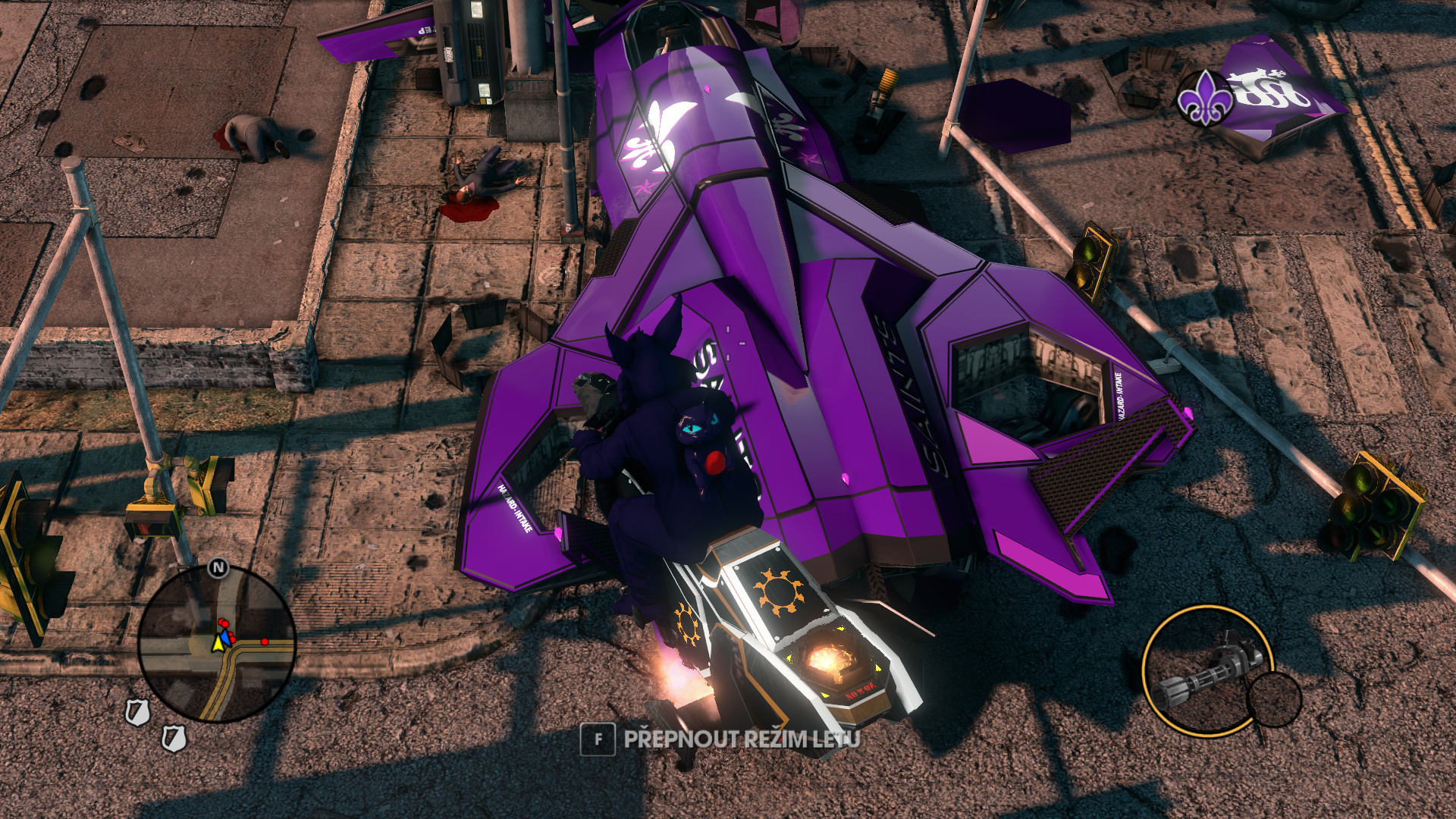Click the small empty circle beside the minigun

click(x=1274, y=699)
